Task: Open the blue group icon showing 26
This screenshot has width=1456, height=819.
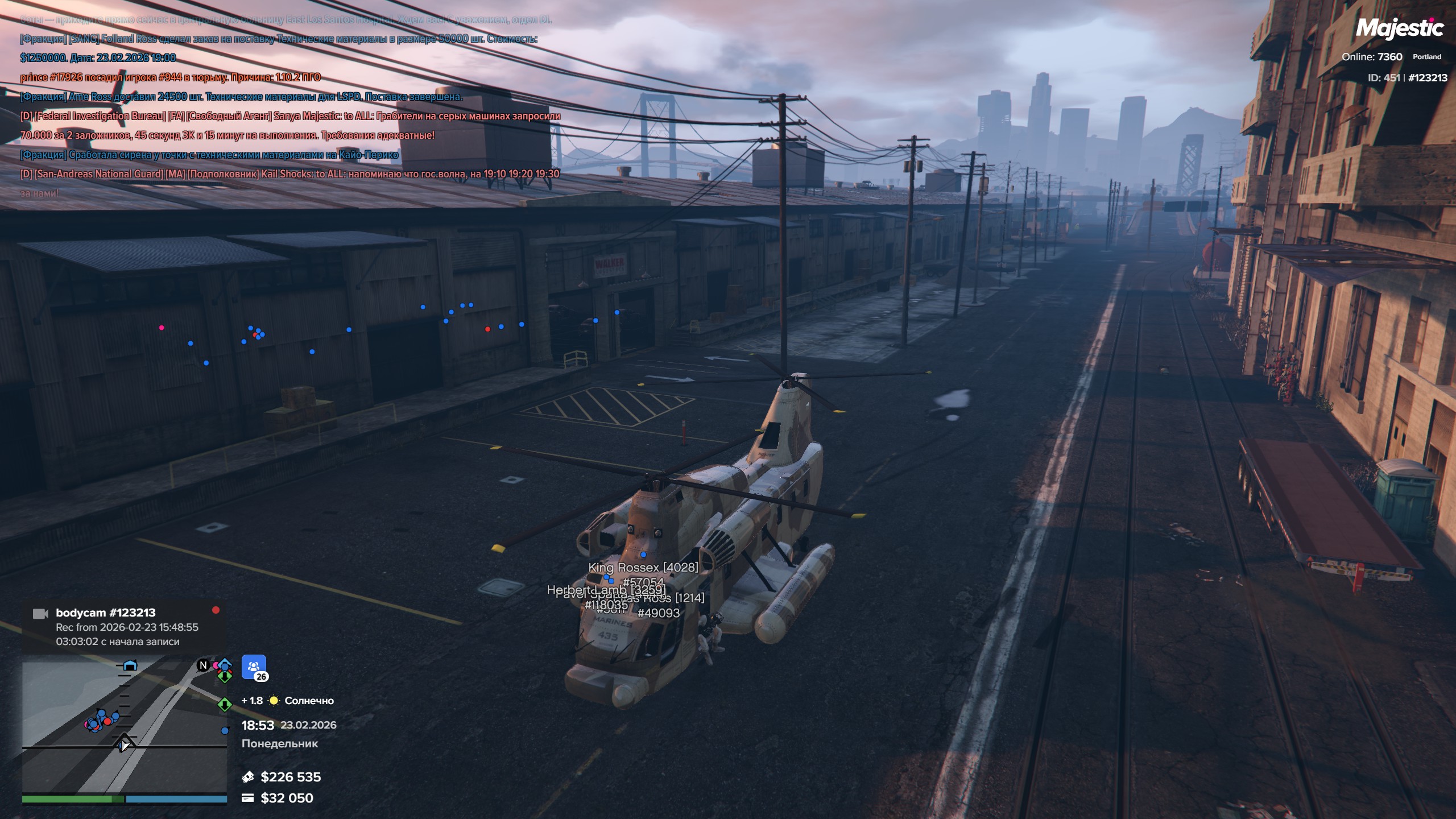Action: pos(254,667)
